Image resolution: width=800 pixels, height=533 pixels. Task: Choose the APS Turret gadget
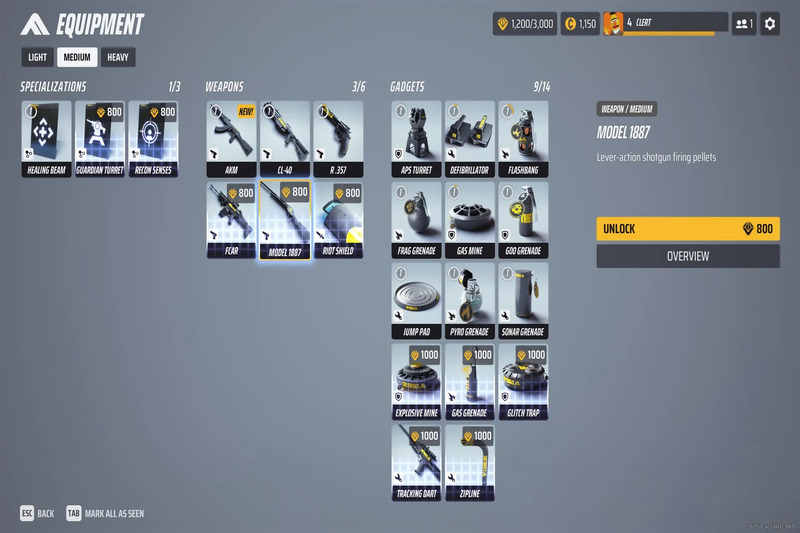point(416,138)
